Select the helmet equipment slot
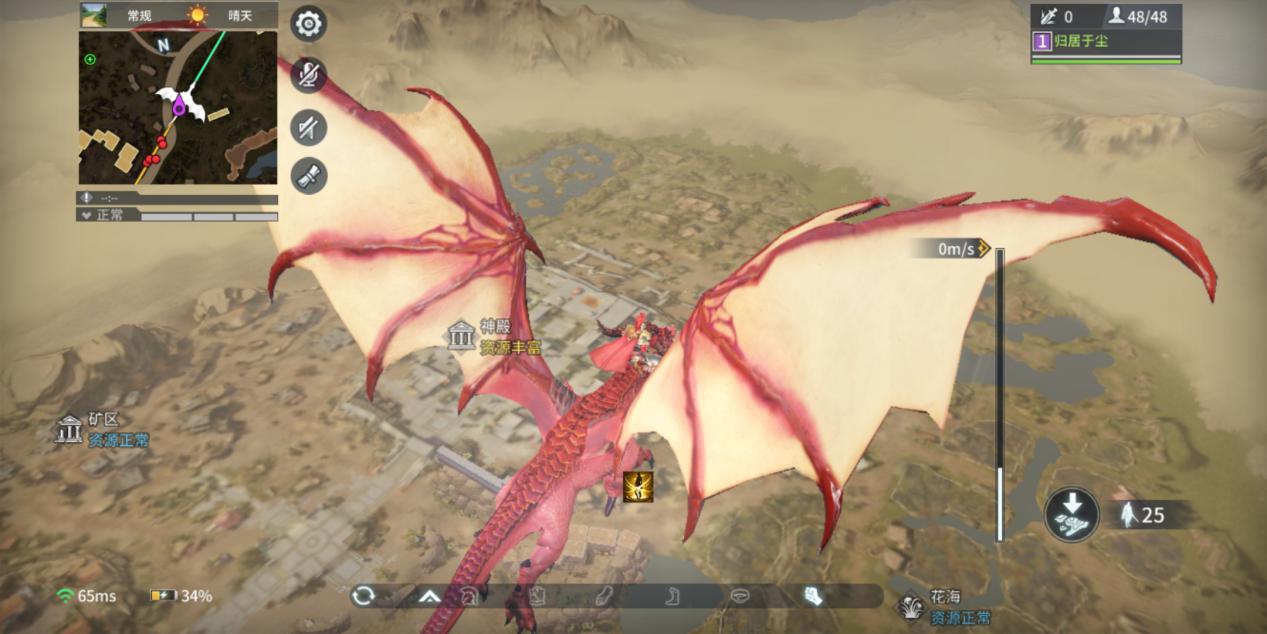This screenshot has height=634, width=1267. tap(469, 596)
